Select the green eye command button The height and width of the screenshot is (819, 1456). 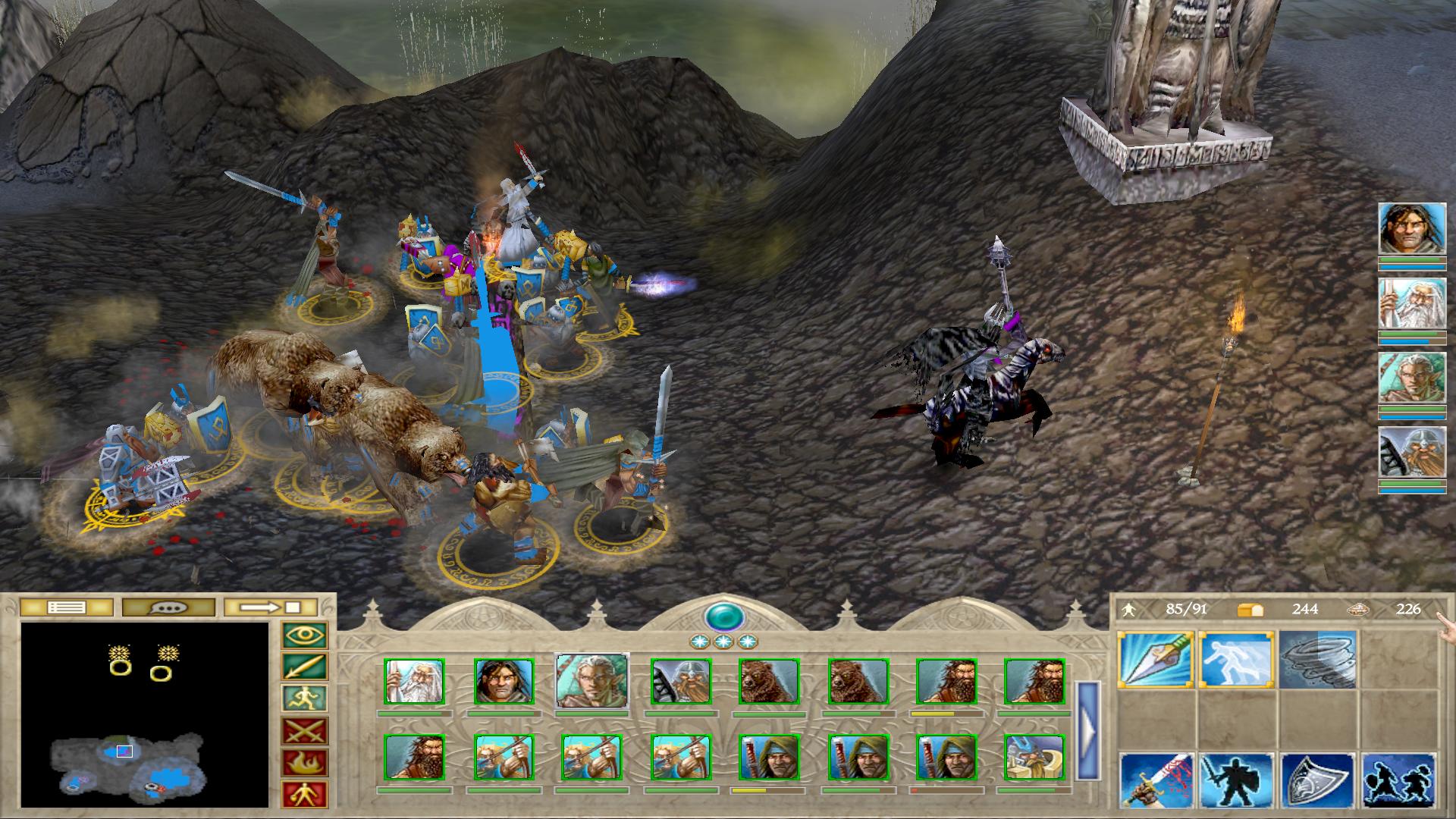[x=304, y=635]
